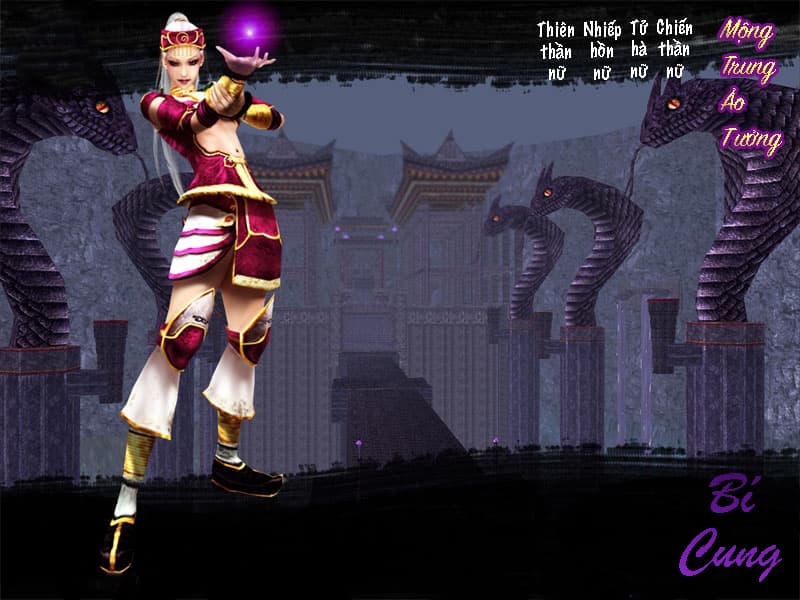Show the Chiến thần nữ class
This screenshot has width=800, height=600.
click(x=675, y=50)
